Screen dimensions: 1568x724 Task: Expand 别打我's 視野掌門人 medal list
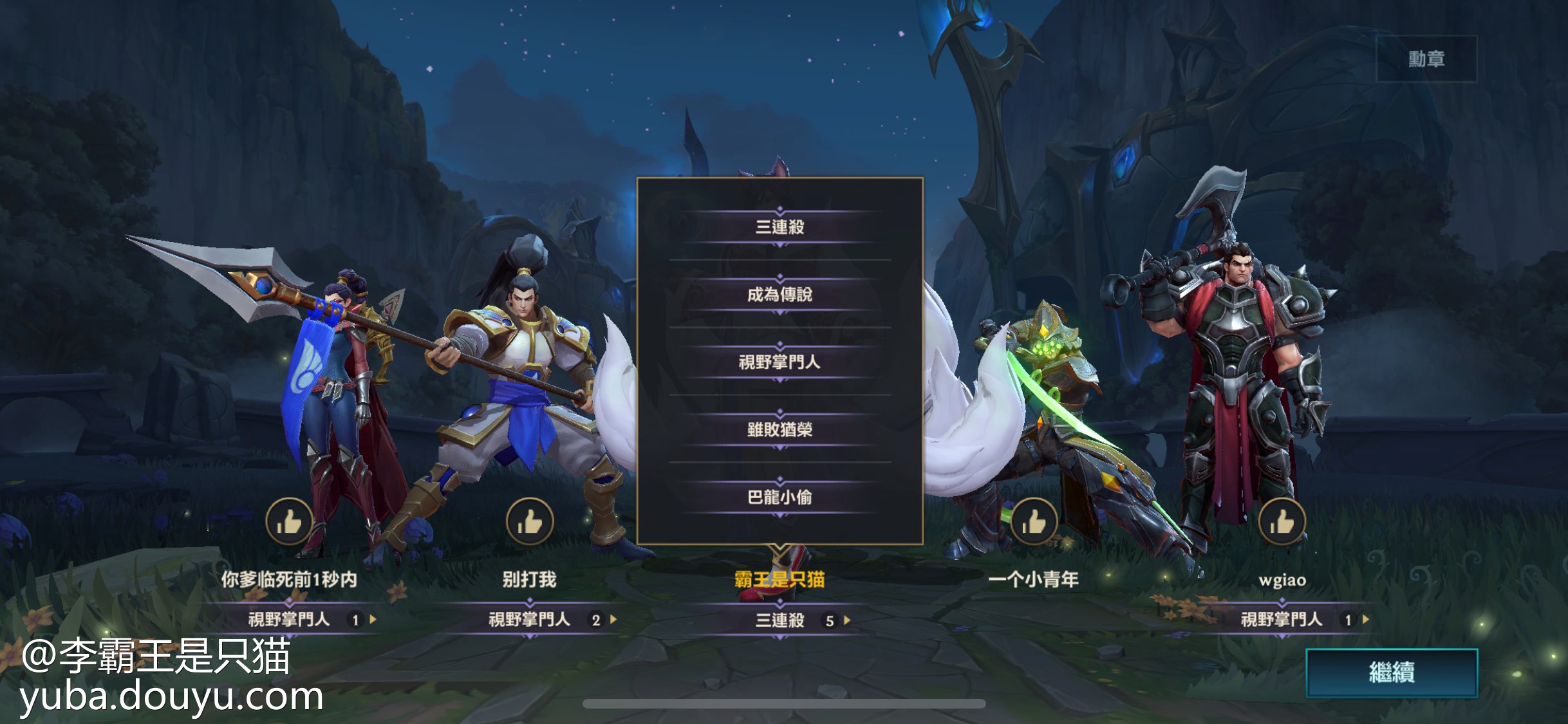pyautogui.click(x=613, y=620)
